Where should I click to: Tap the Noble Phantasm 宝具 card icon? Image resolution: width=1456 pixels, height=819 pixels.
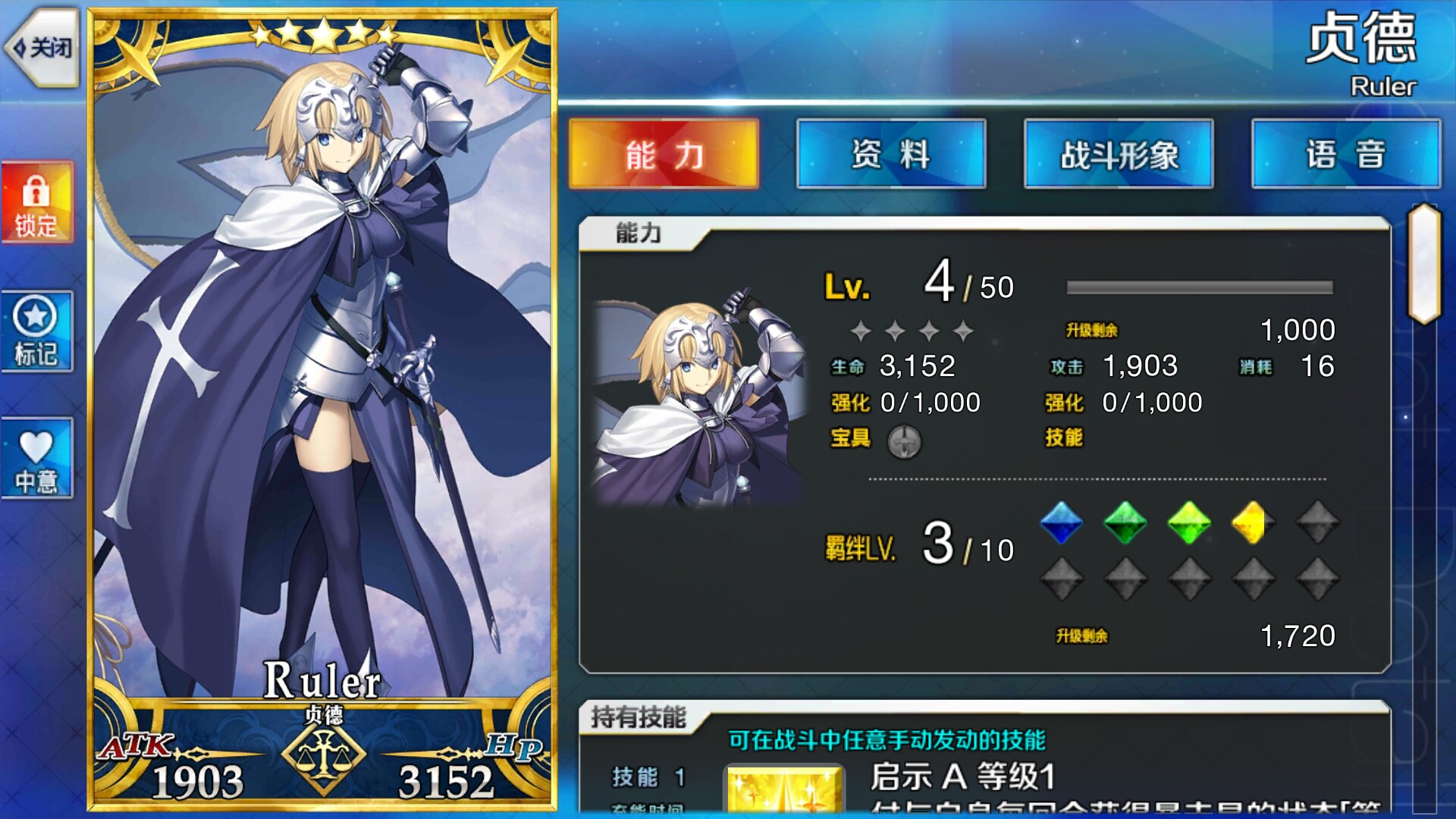tap(904, 441)
